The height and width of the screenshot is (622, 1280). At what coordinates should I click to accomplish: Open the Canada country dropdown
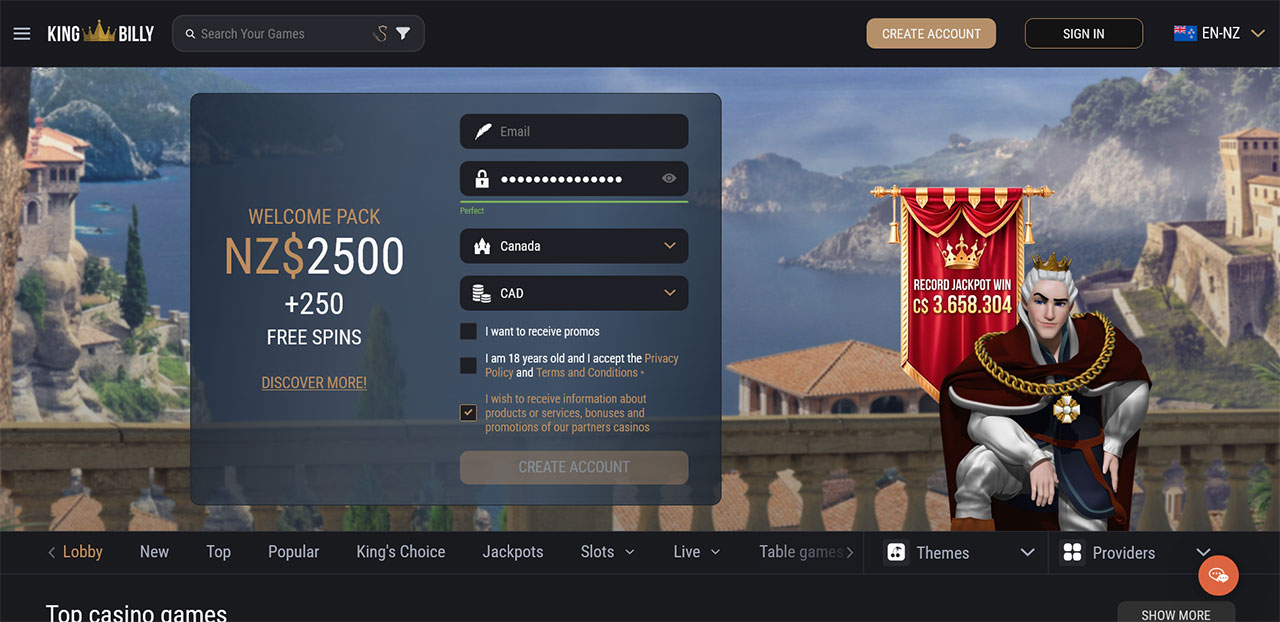point(574,246)
